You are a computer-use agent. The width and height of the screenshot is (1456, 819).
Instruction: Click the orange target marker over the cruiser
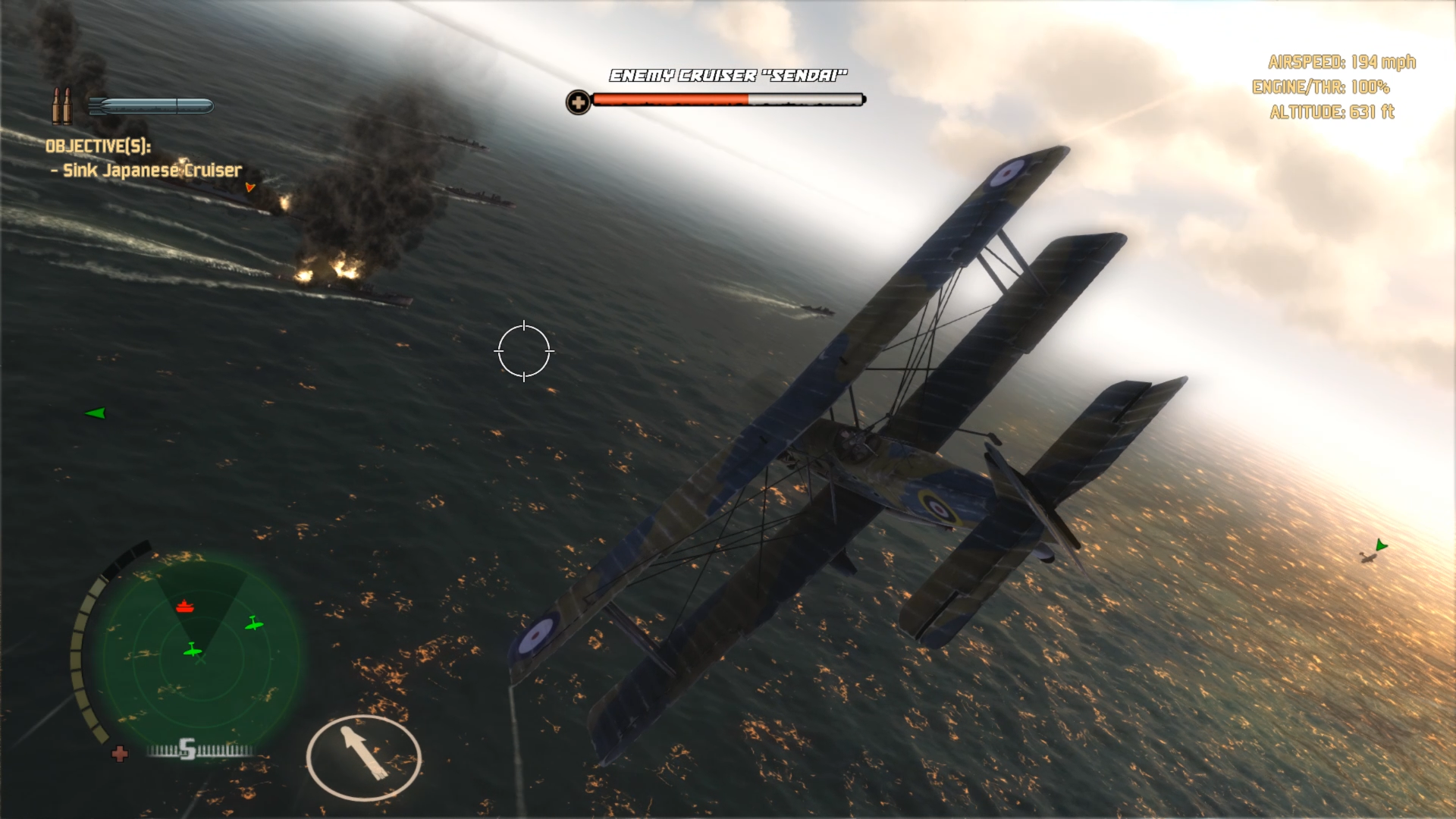[250, 187]
